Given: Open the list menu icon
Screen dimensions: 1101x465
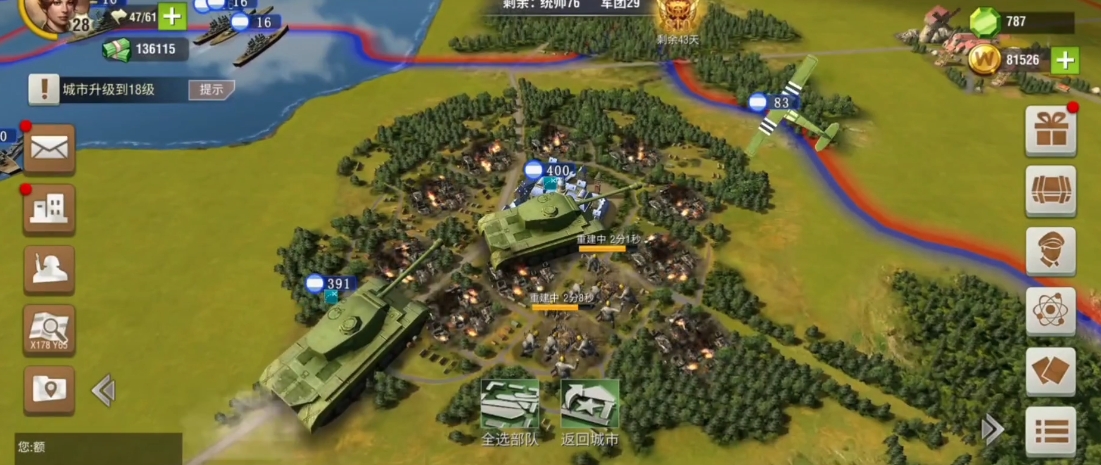Looking at the screenshot, I should 1050,431.
